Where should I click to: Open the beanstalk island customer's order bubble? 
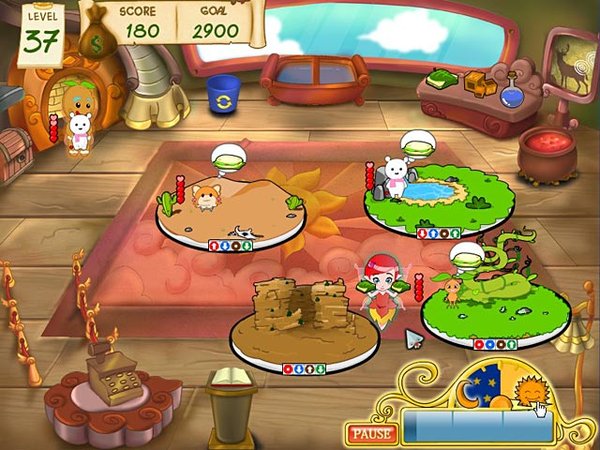coord(466,255)
